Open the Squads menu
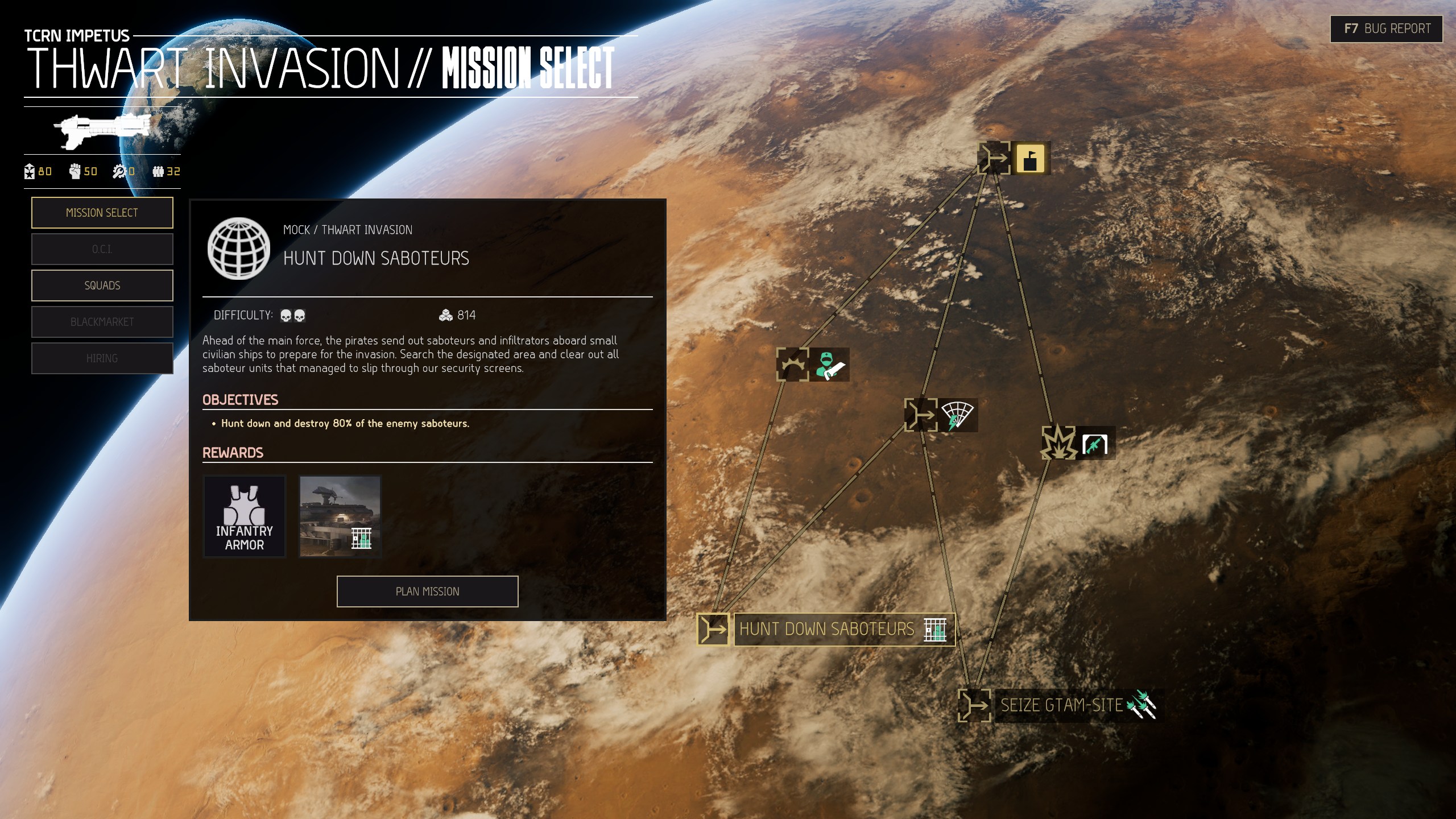Screen dimensions: 1456x819 102,286
